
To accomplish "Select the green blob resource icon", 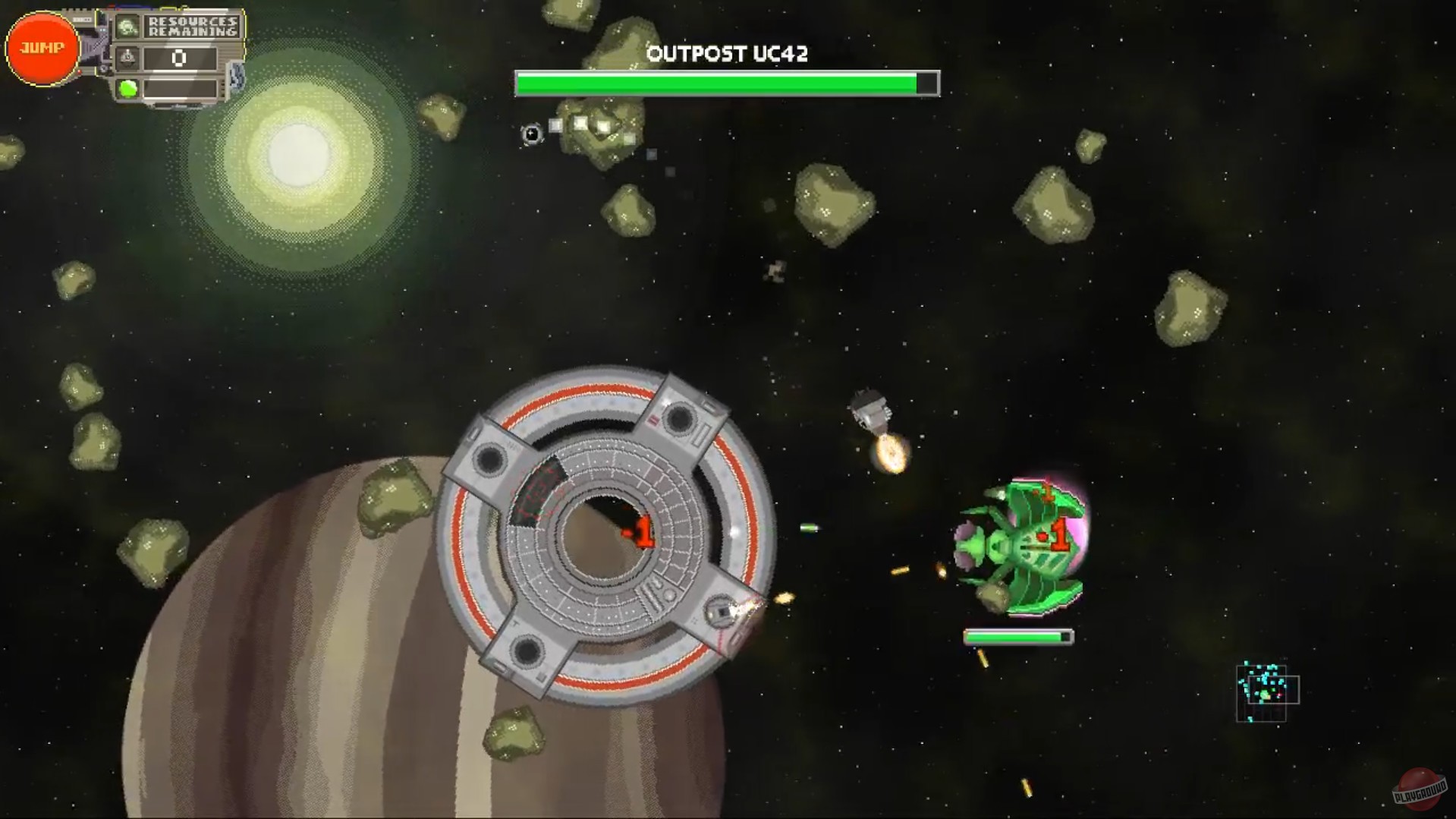I will coord(127,88).
